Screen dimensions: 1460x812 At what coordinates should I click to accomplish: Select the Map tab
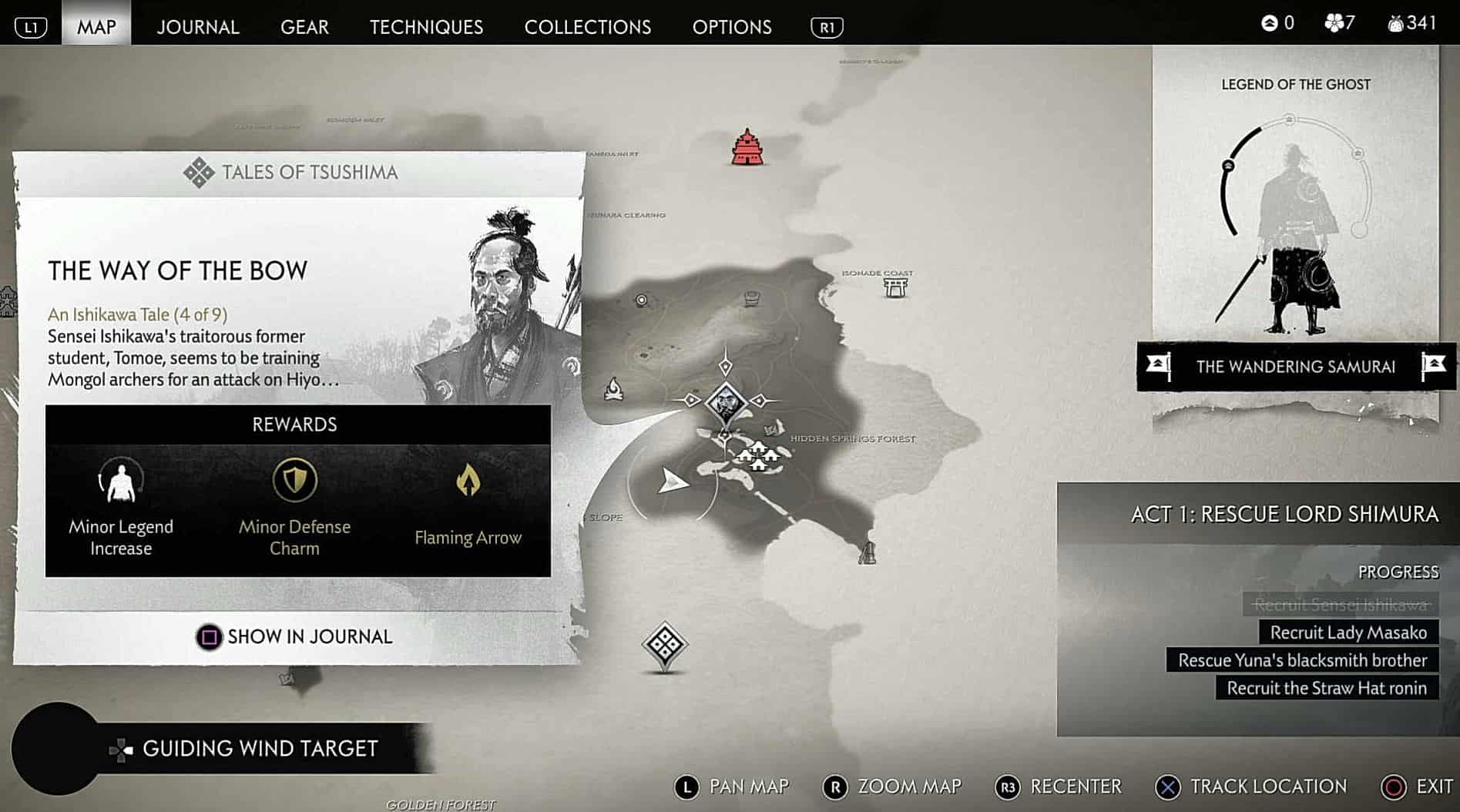(x=96, y=27)
